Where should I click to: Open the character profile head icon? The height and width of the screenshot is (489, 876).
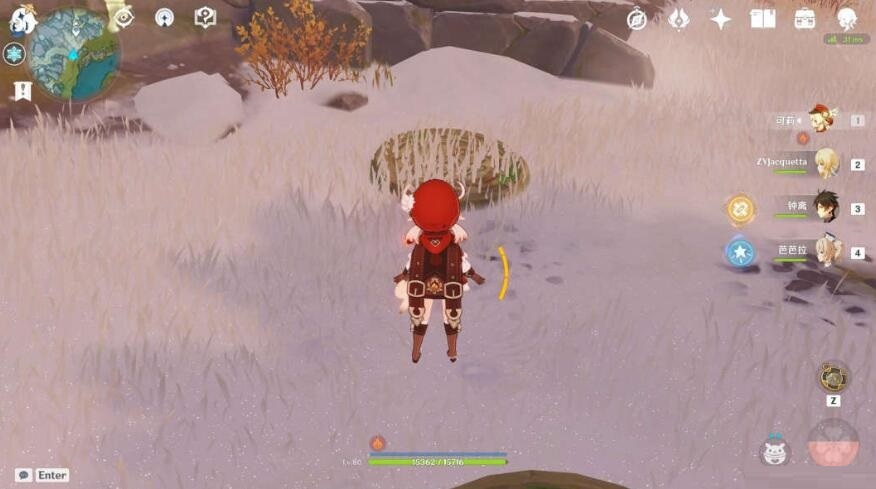(847, 19)
